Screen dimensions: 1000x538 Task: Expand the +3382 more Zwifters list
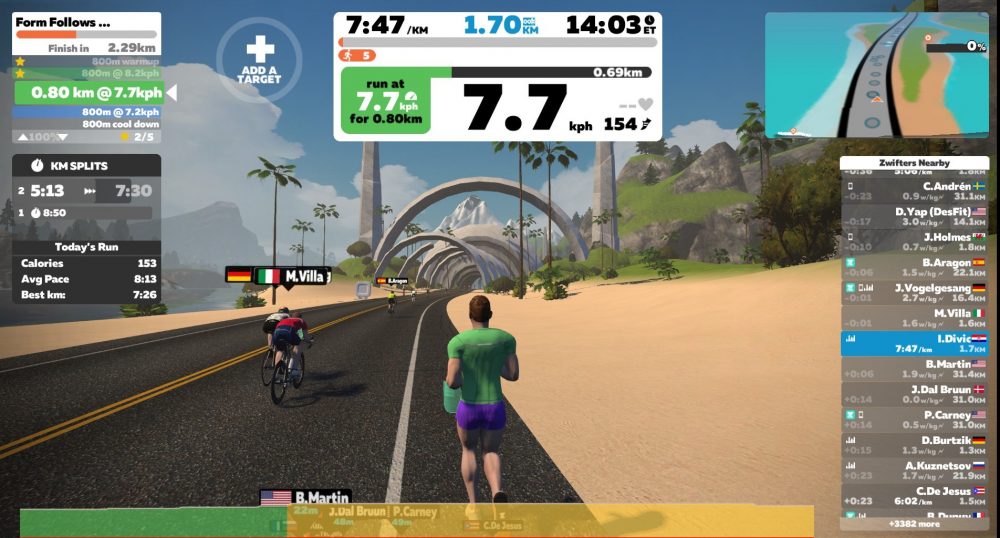click(x=913, y=523)
